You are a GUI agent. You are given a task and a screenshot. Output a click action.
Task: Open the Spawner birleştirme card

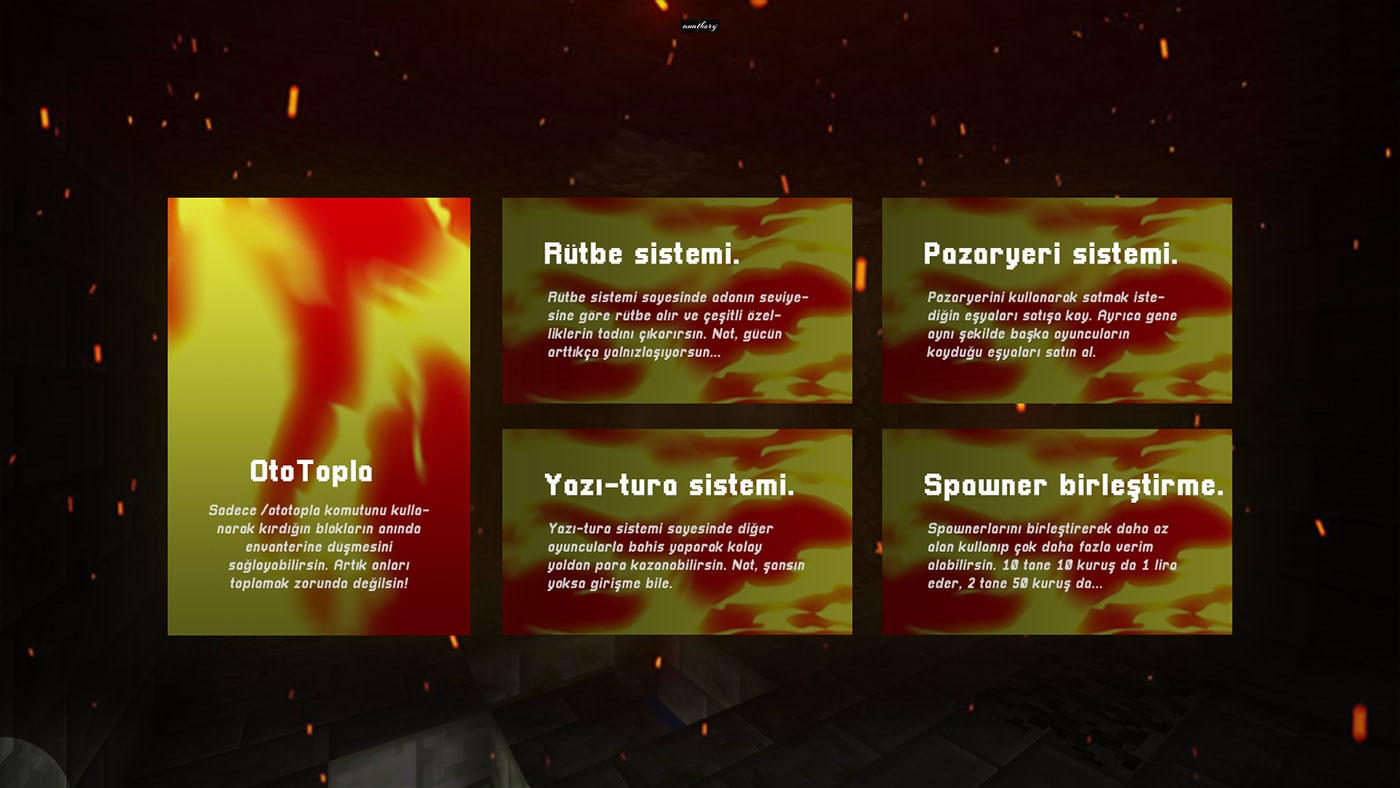pos(1056,532)
